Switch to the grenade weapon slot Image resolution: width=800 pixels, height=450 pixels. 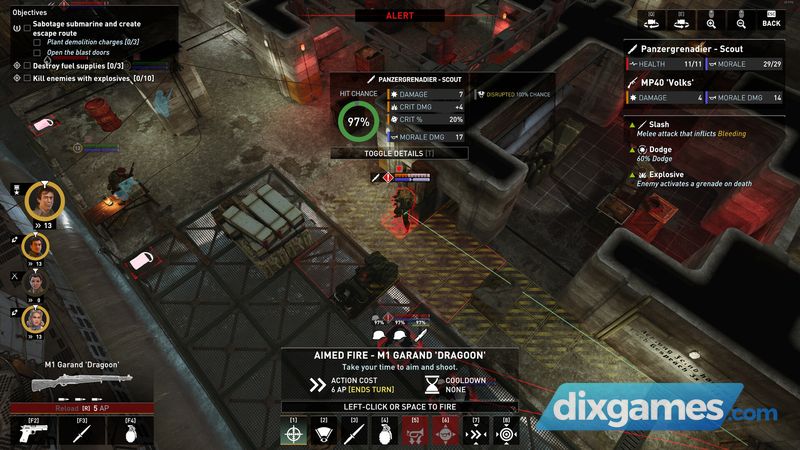(130, 434)
